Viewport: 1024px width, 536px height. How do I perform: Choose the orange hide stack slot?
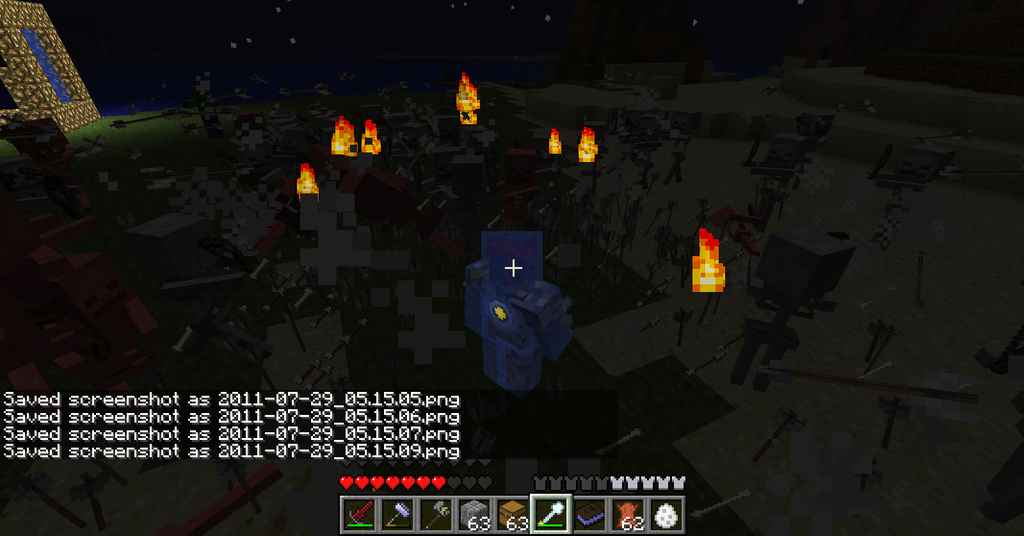click(x=626, y=514)
